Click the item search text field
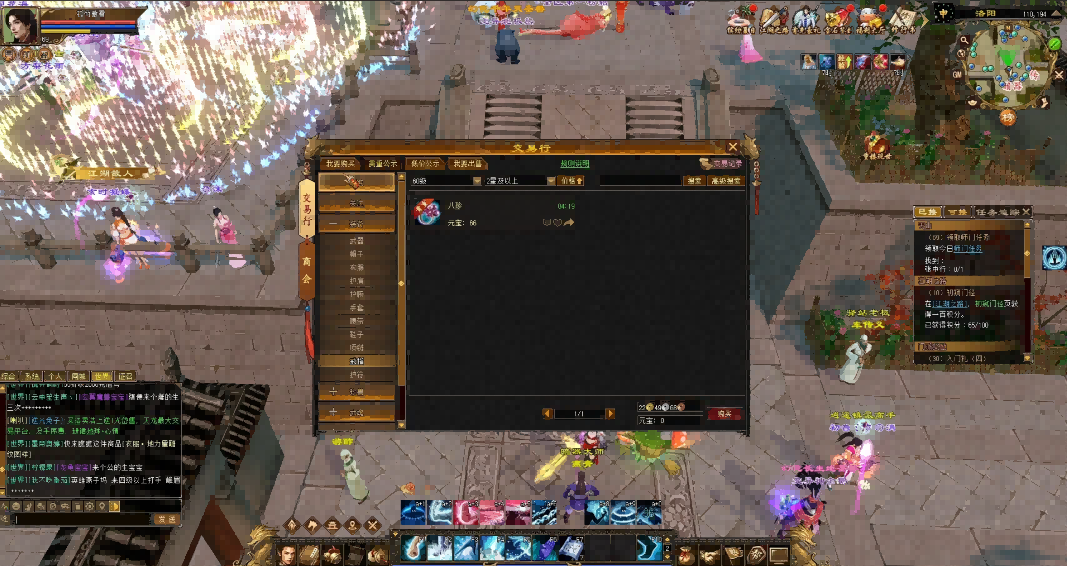This screenshot has width=1067, height=566. 640,181
